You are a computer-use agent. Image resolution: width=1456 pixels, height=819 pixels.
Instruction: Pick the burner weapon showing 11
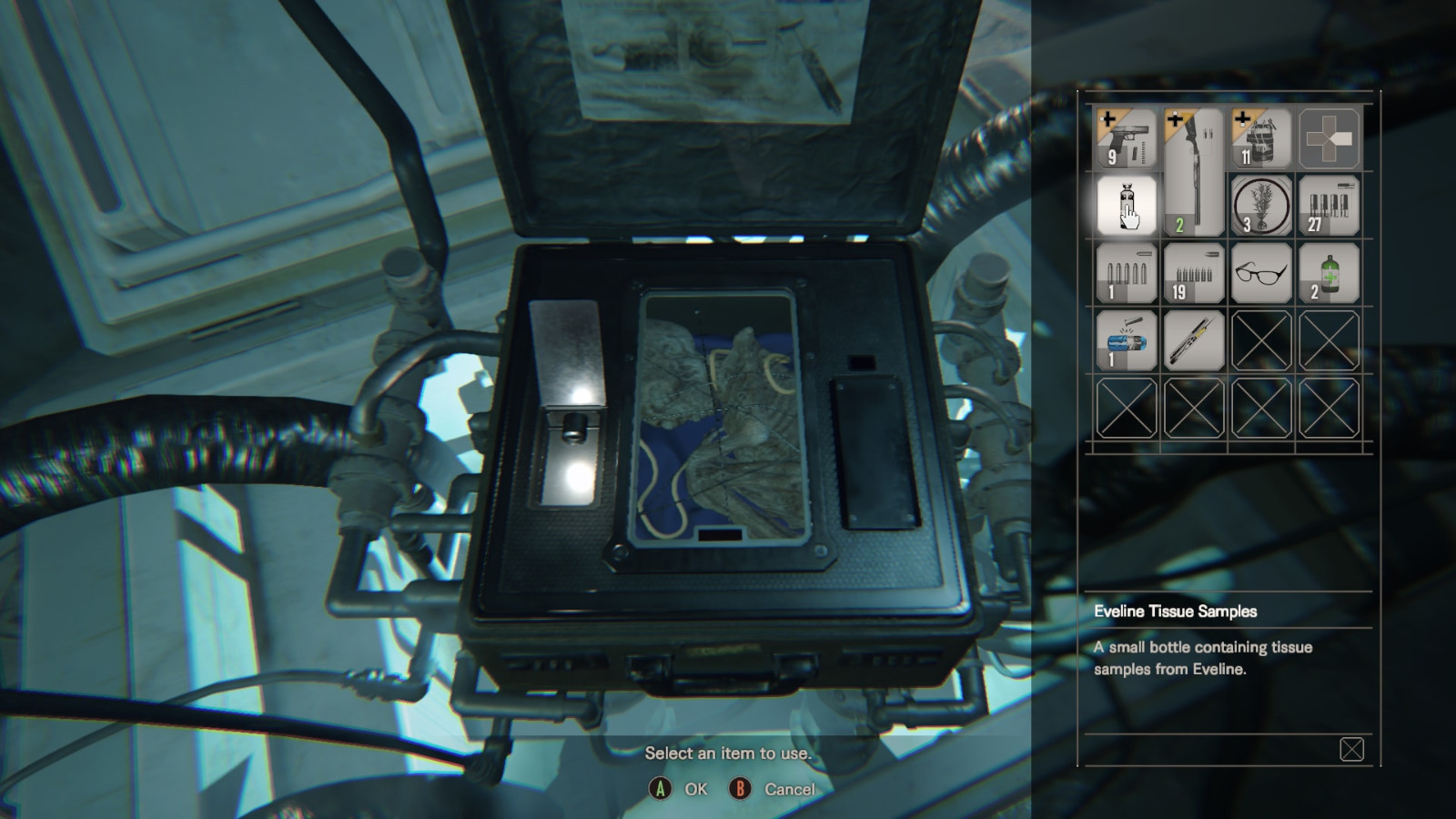coord(1261,138)
